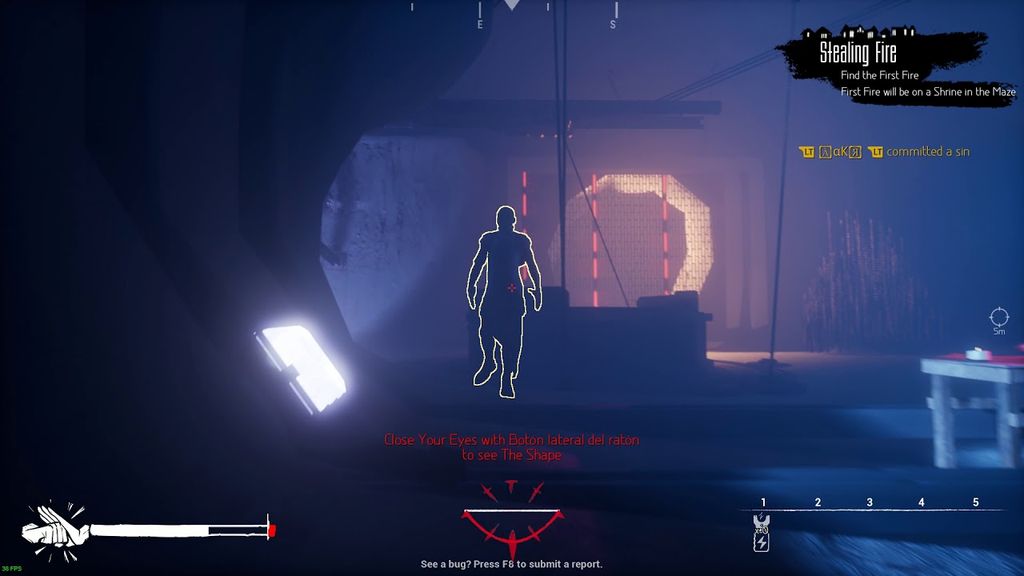Screen dimensions: 1024x576
Task: Click the bandaged fist stamina icon
Action: (56, 527)
